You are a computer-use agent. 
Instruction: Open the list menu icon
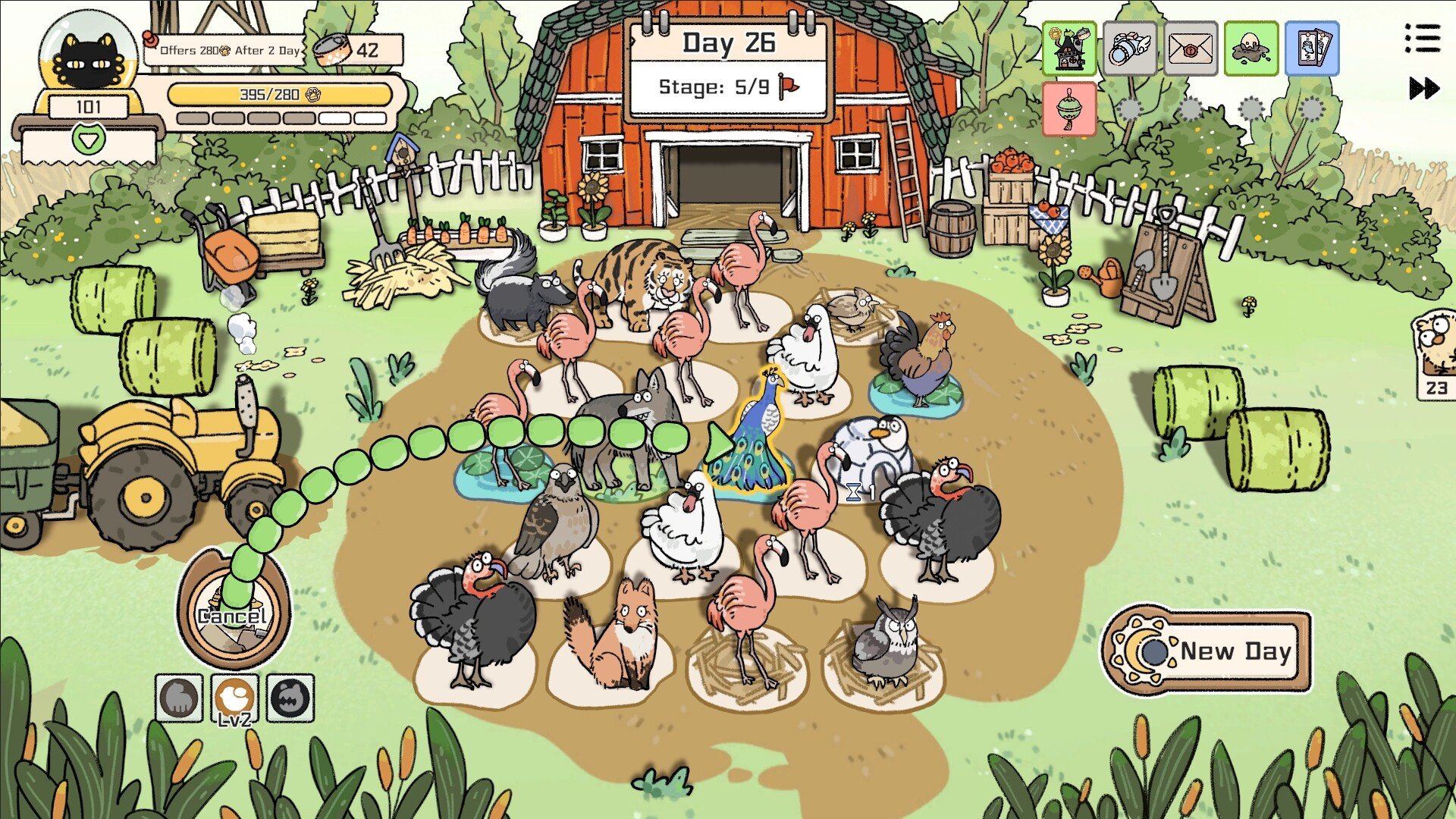coord(1422,38)
